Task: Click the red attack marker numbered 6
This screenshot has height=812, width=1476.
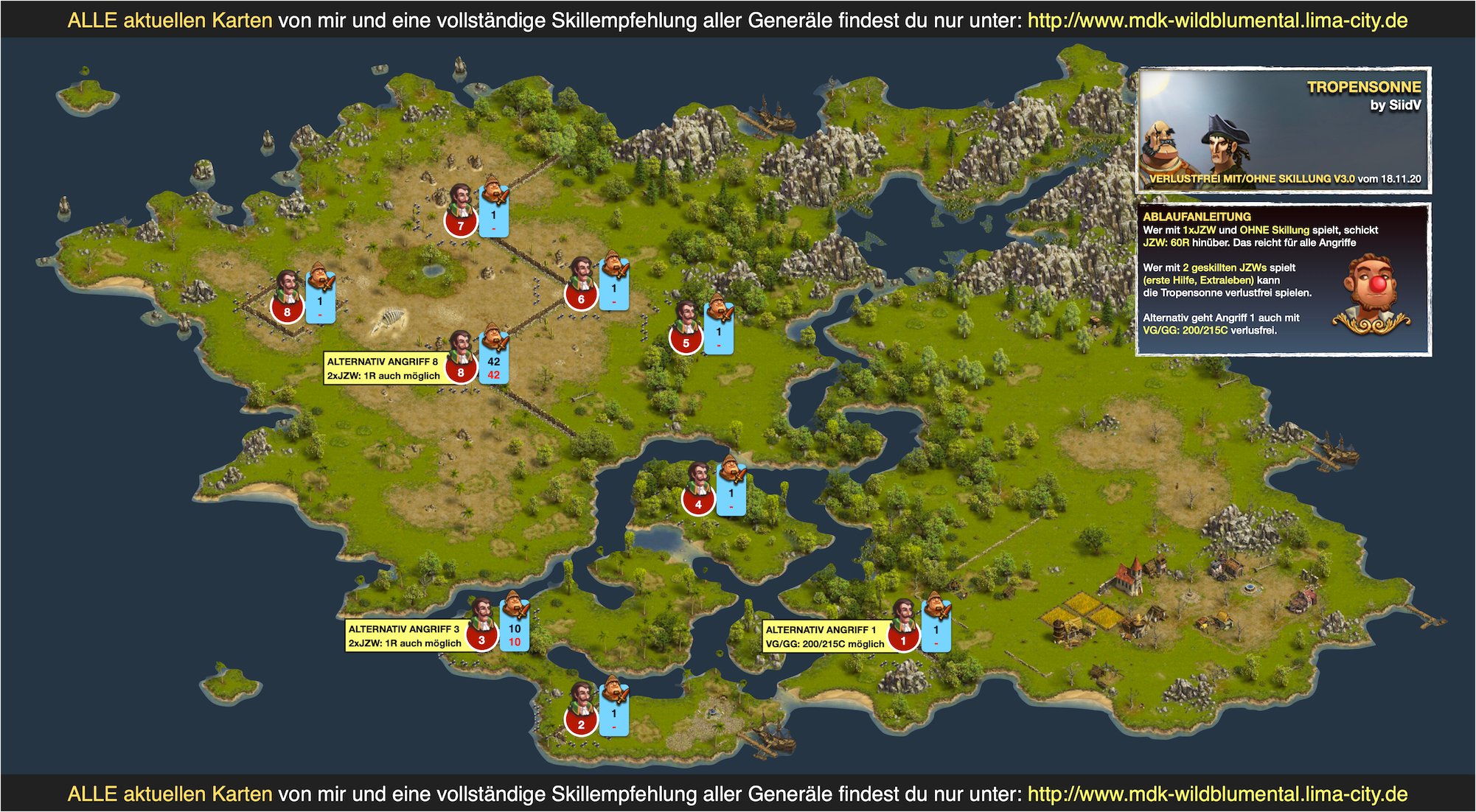Action: pos(581,298)
